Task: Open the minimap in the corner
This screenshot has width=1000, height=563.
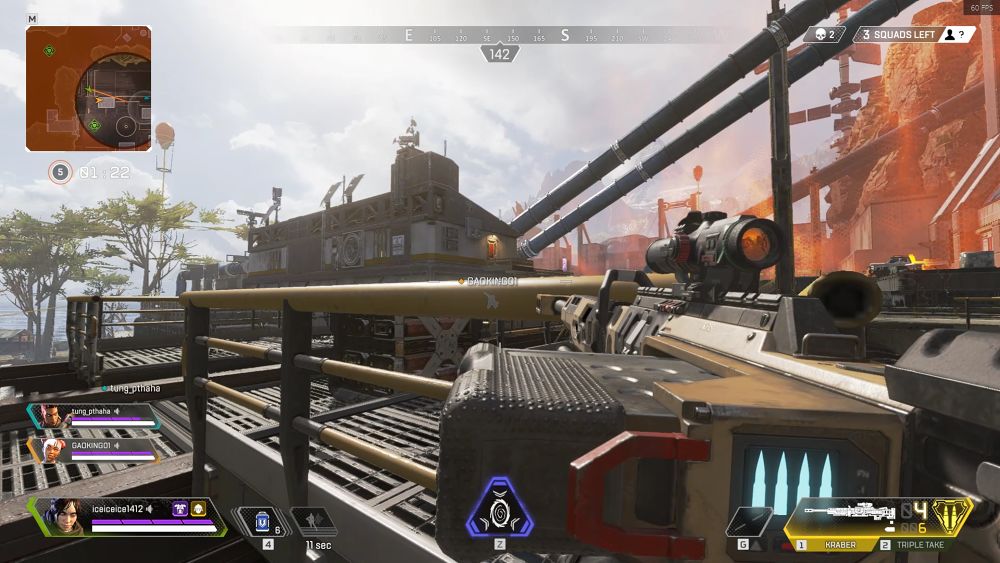Action: (x=89, y=89)
